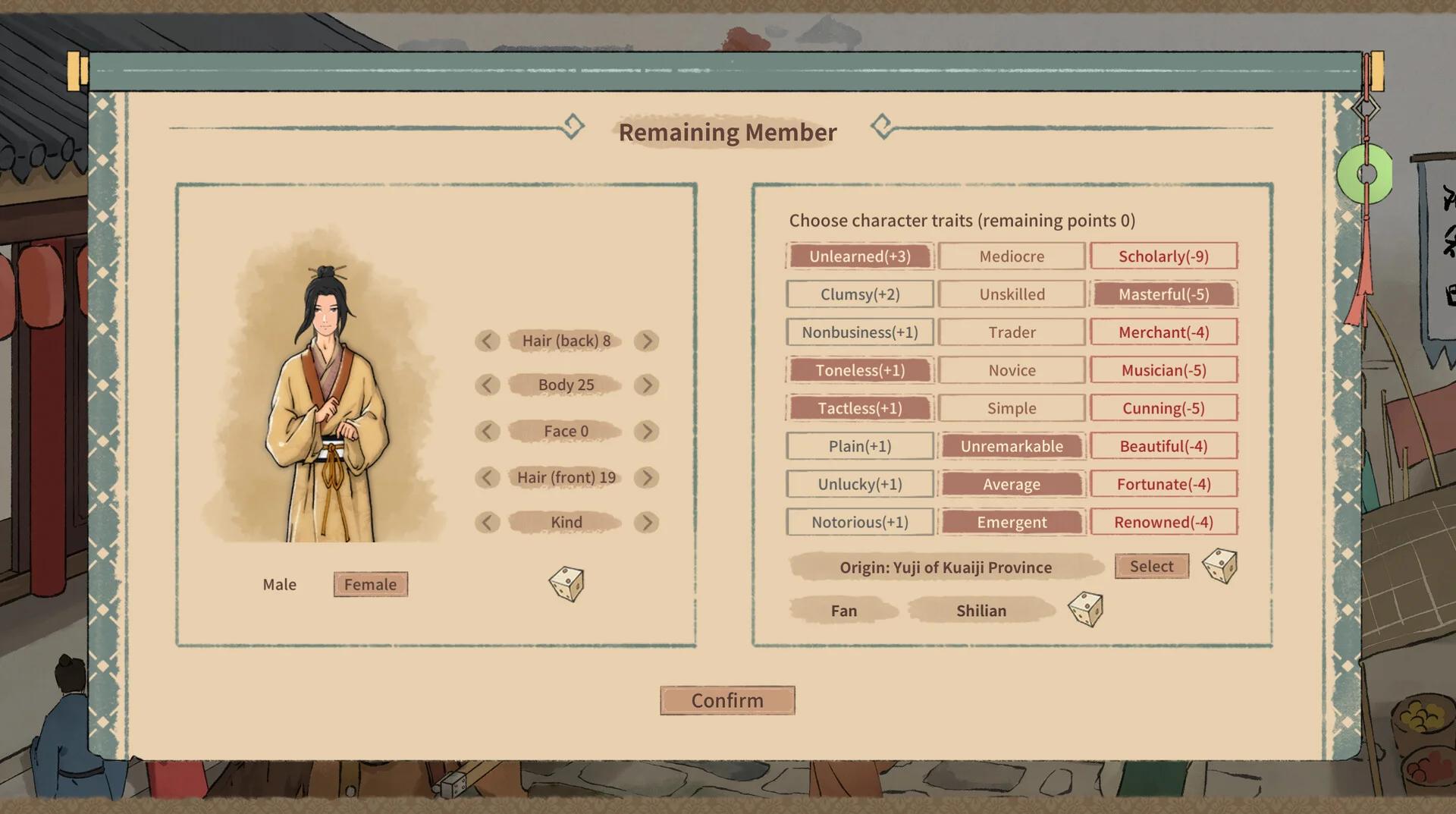Select the Merchant(-4) trait
This screenshot has width=1456, height=814.
point(1163,332)
